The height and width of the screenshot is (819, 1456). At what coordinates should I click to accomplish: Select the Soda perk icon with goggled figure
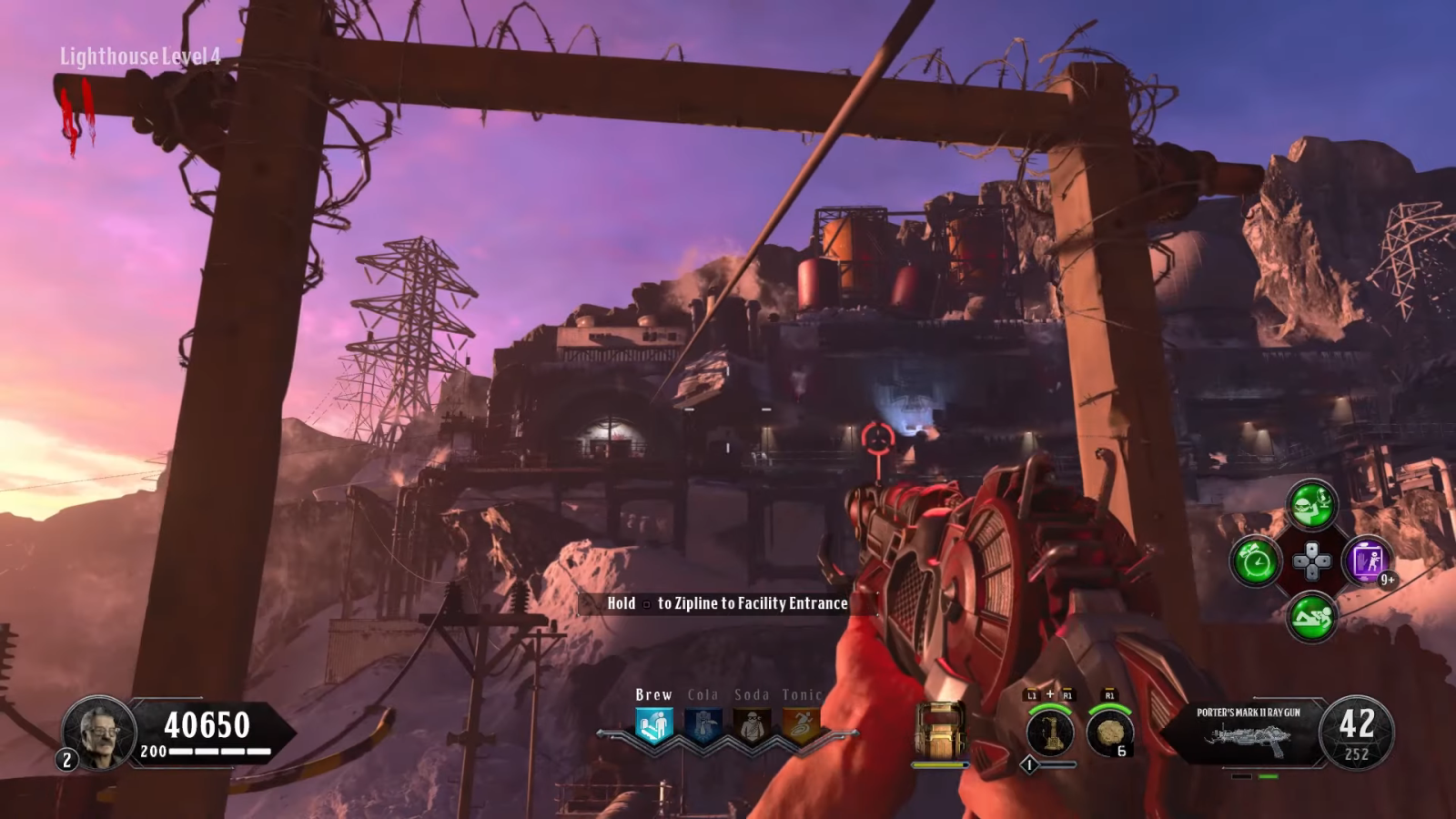[x=752, y=727]
